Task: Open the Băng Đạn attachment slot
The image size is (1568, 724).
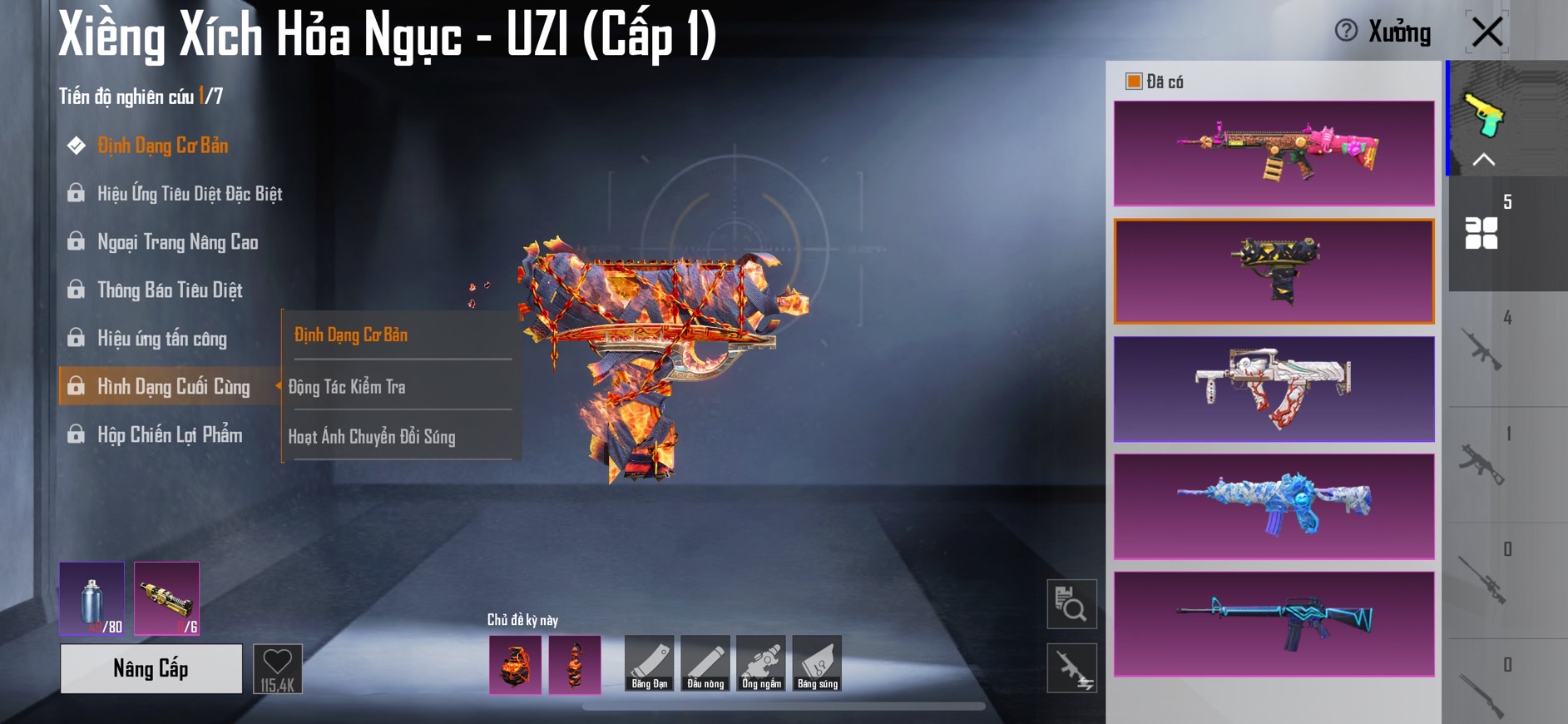Action: click(649, 663)
